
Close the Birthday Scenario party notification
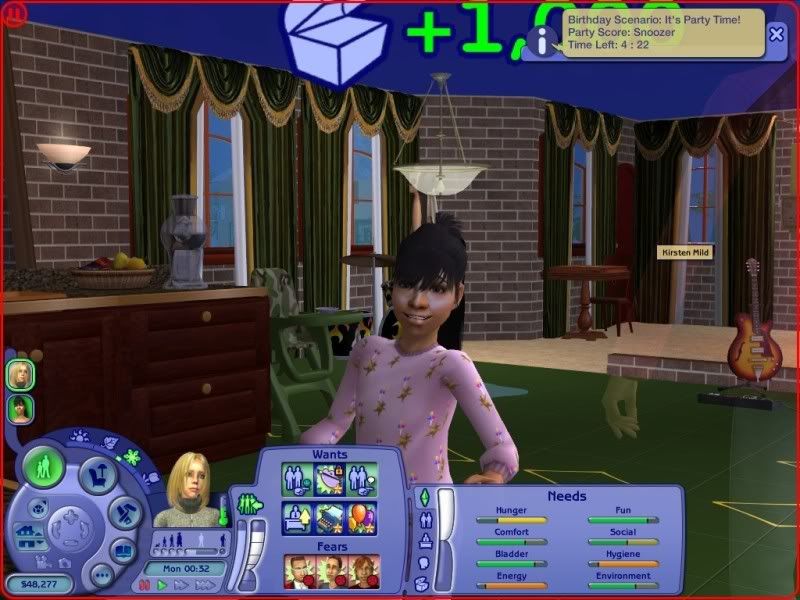pyautogui.click(x=777, y=33)
